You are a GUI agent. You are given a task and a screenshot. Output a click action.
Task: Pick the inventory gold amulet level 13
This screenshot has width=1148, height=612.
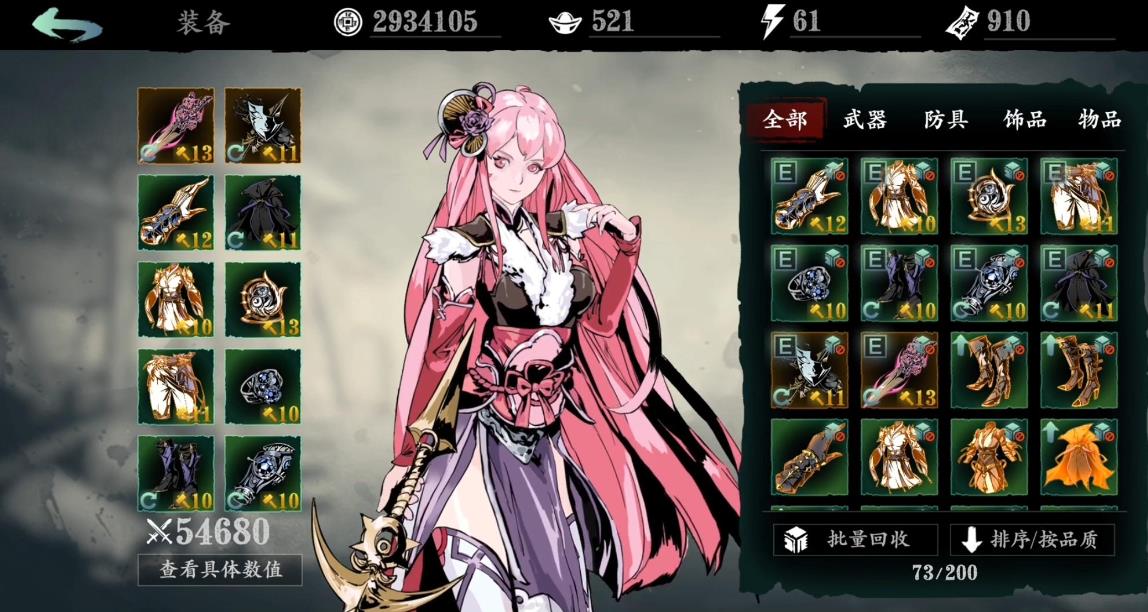988,196
